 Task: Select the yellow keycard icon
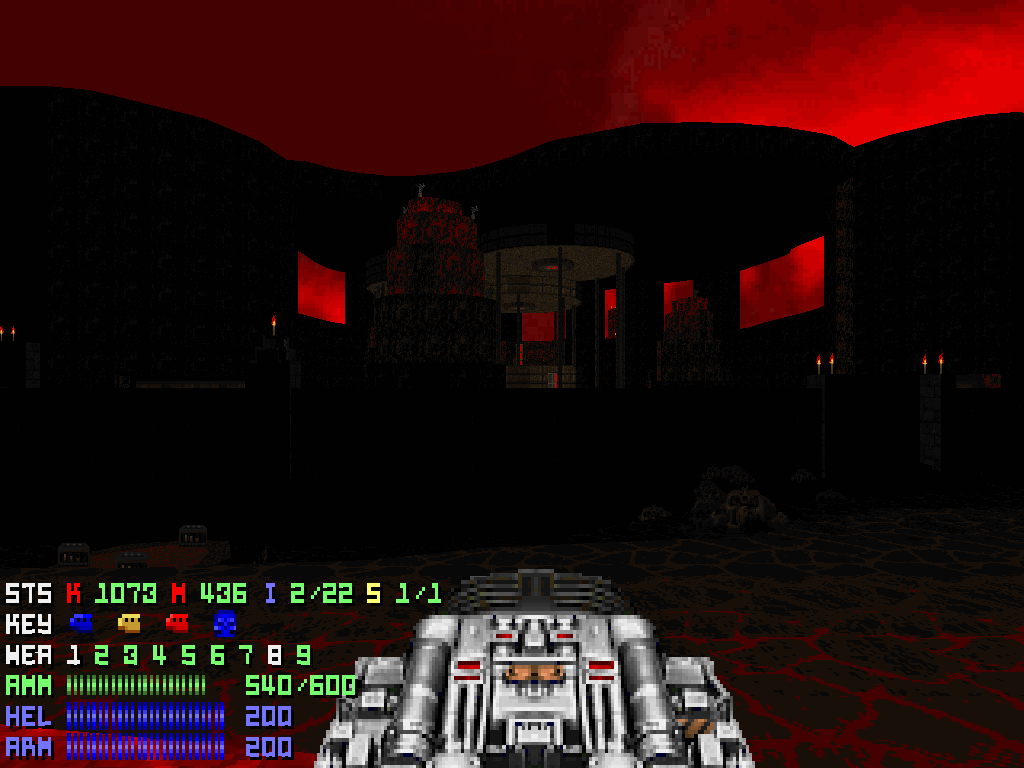tap(129, 624)
